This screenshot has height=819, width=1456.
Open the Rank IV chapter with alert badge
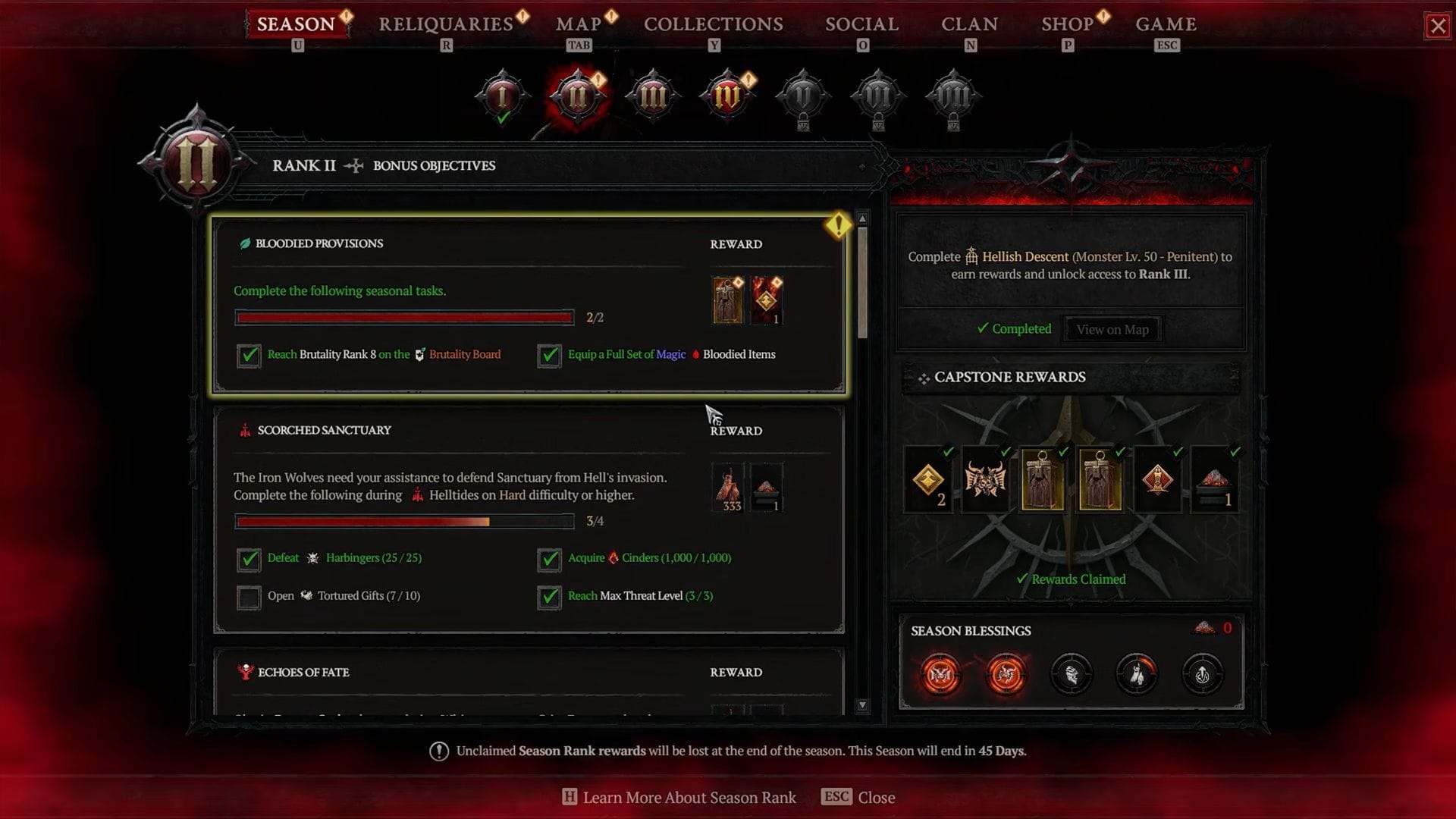coord(726,97)
